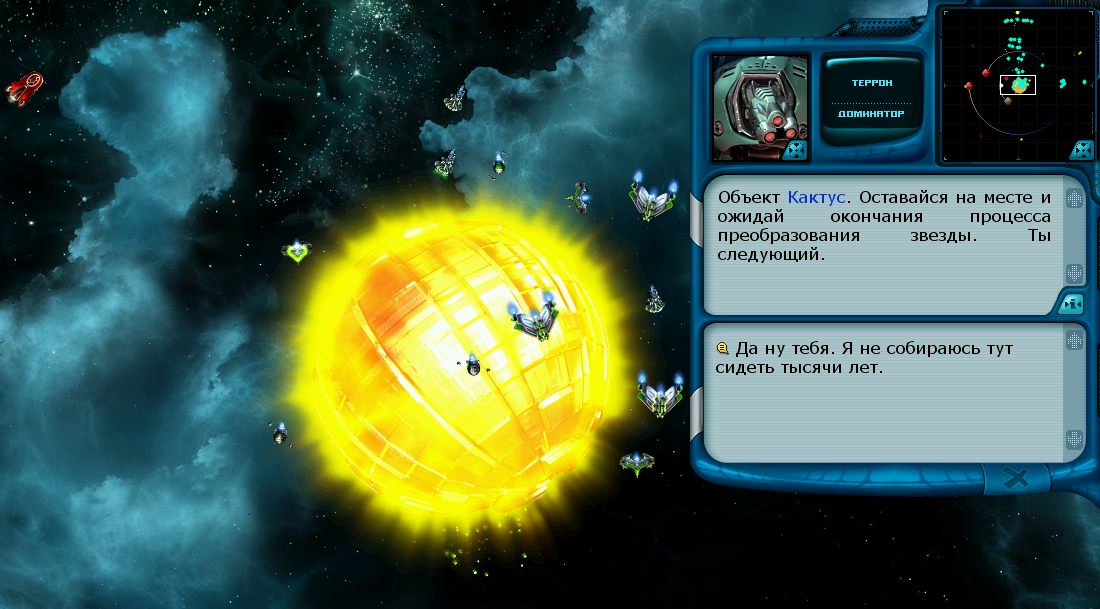Open the blue "Кактус" name link

(x=816, y=197)
